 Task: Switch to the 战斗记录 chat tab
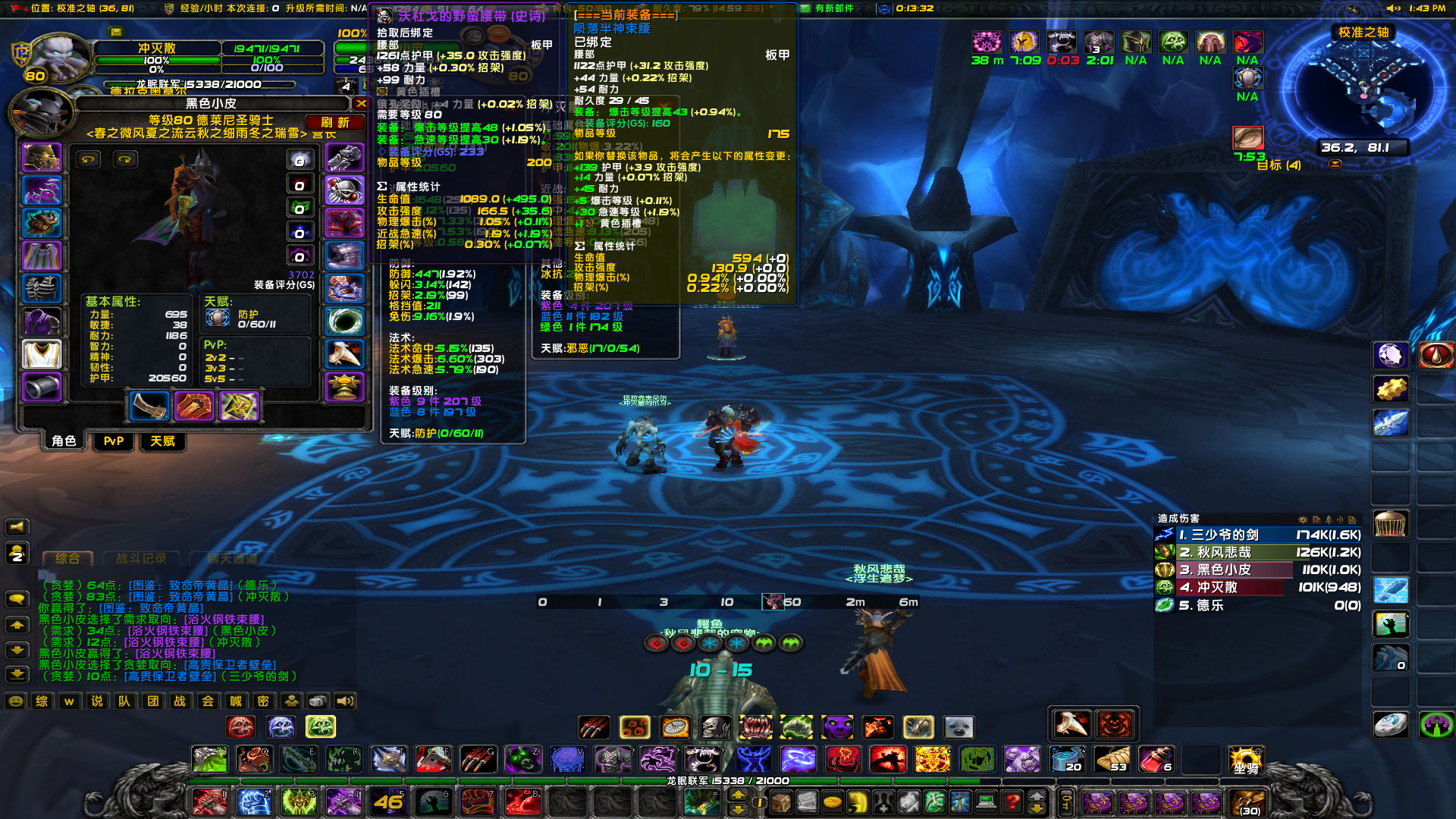(x=141, y=558)
